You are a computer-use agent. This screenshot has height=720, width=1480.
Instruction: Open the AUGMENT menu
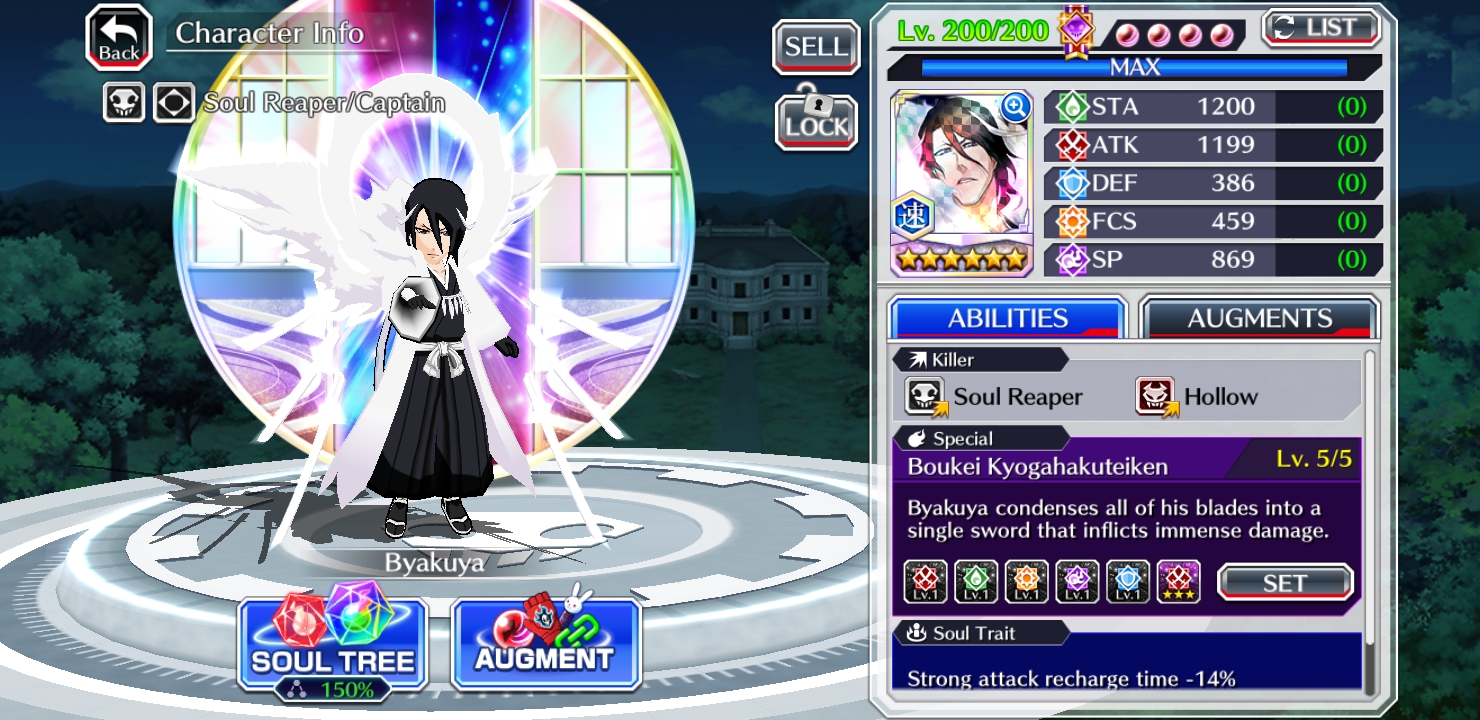pos(545,645)
